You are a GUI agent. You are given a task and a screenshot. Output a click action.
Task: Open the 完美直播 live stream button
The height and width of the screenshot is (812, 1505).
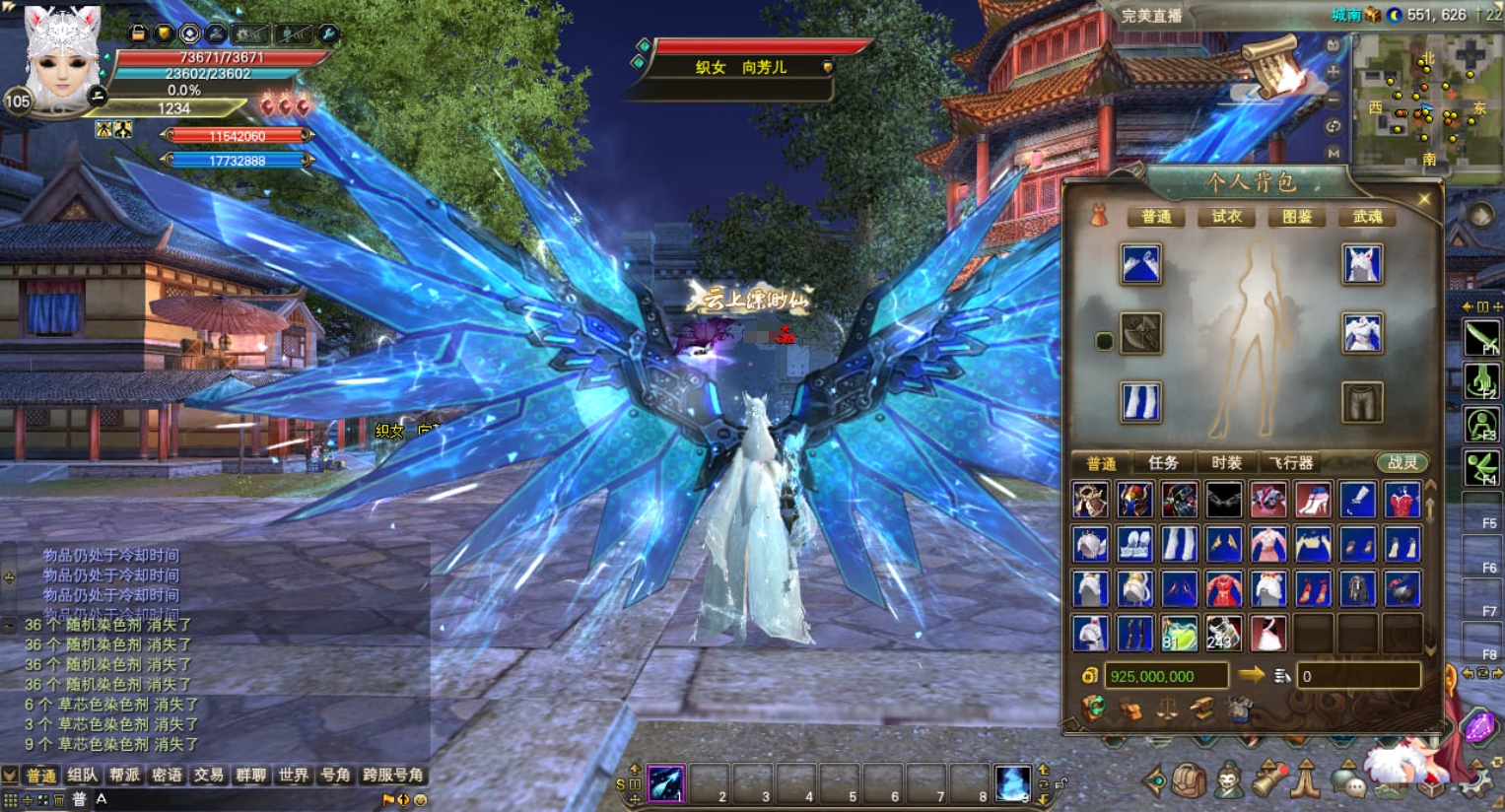click(1151, 16)
